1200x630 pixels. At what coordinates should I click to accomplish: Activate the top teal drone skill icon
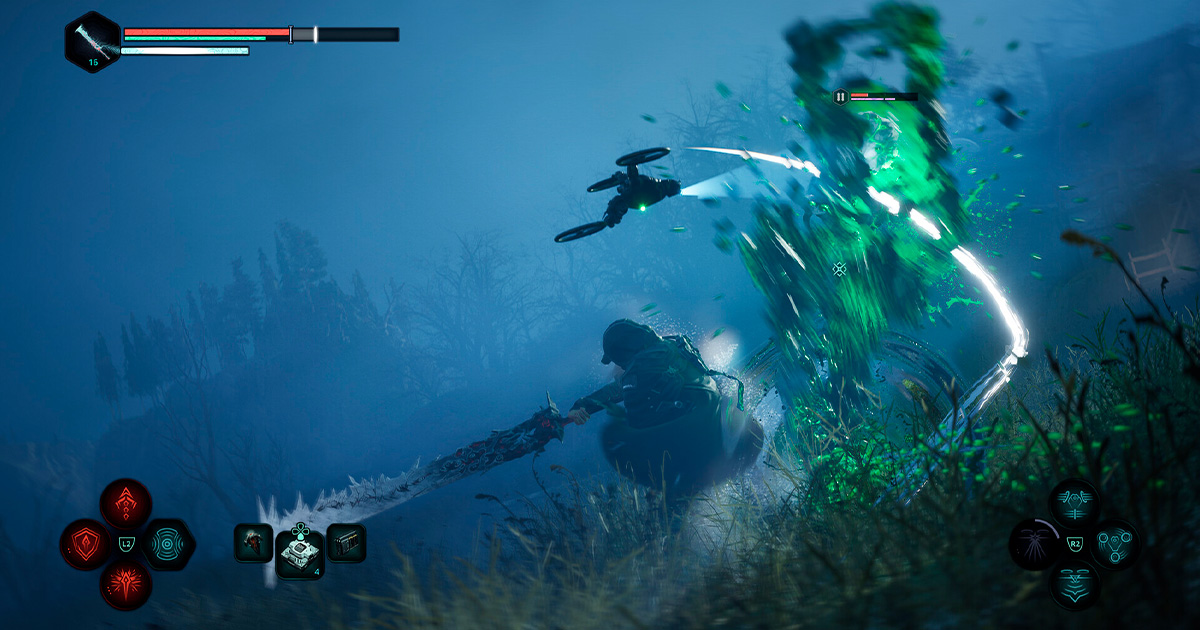click(x=1075, y=504)
